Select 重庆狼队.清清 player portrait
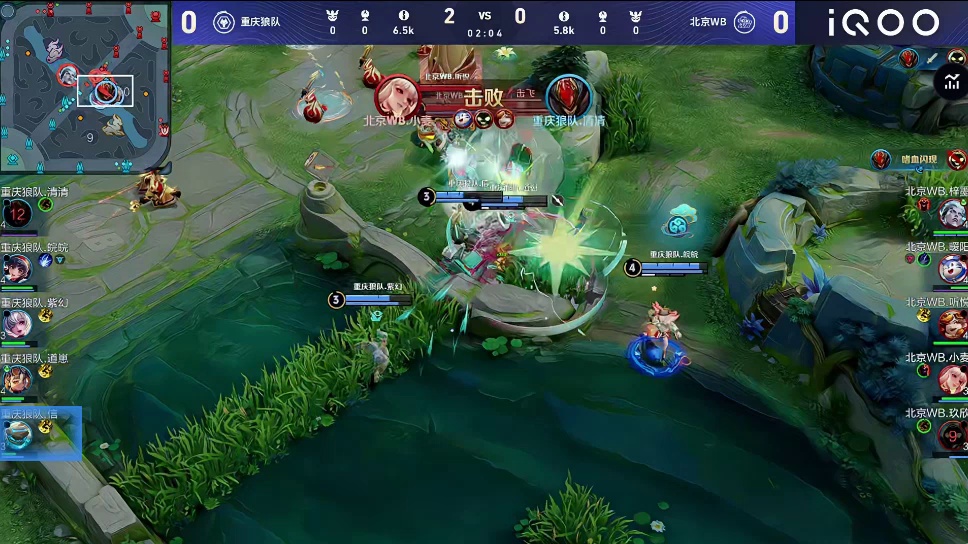Image resolution: width=968 pixels, height=544 pixels. coord(17,213)
